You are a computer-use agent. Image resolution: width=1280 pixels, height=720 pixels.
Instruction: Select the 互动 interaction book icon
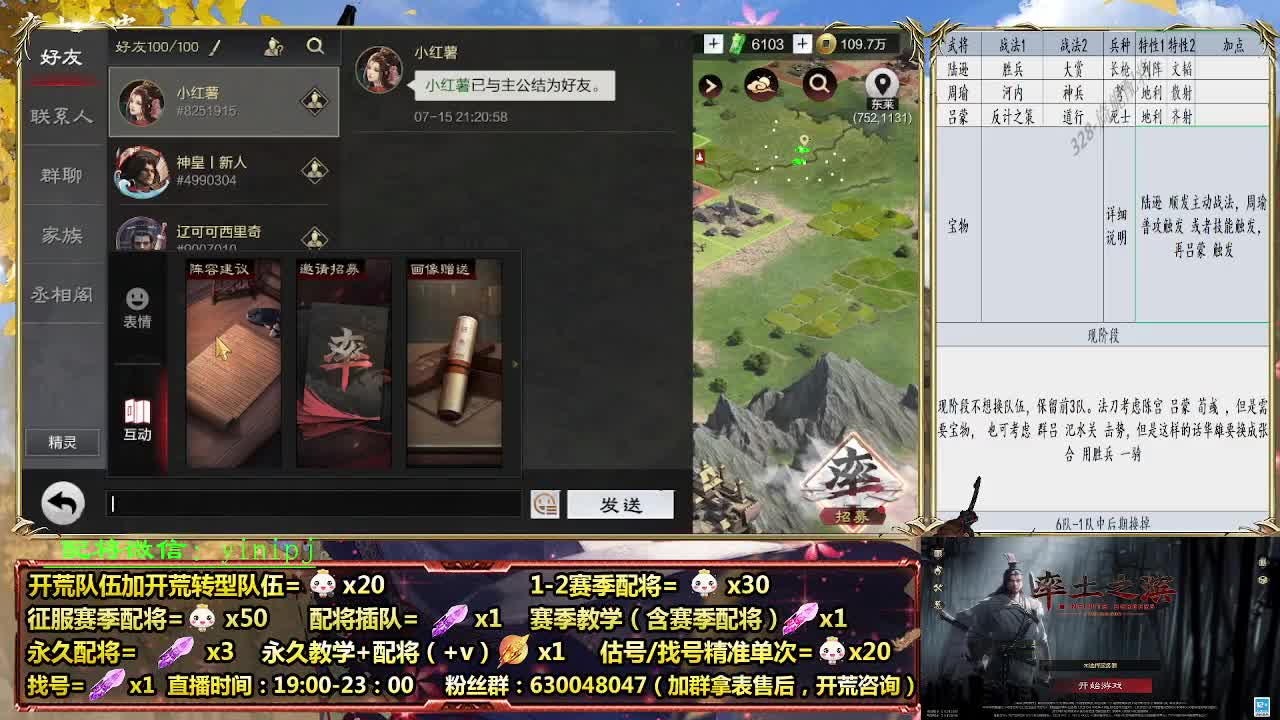pyautogui.click(x=138, y=410)
